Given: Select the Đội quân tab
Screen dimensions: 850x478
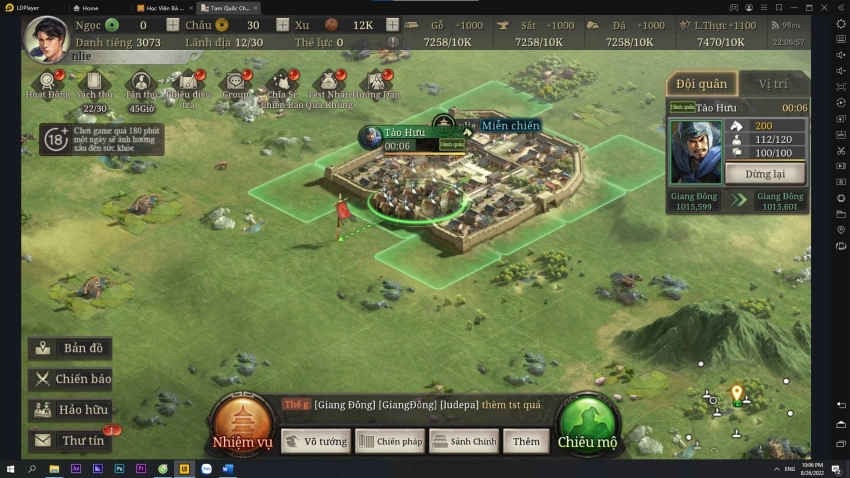Looking at the screenshot, I should (x=701, y=84).
